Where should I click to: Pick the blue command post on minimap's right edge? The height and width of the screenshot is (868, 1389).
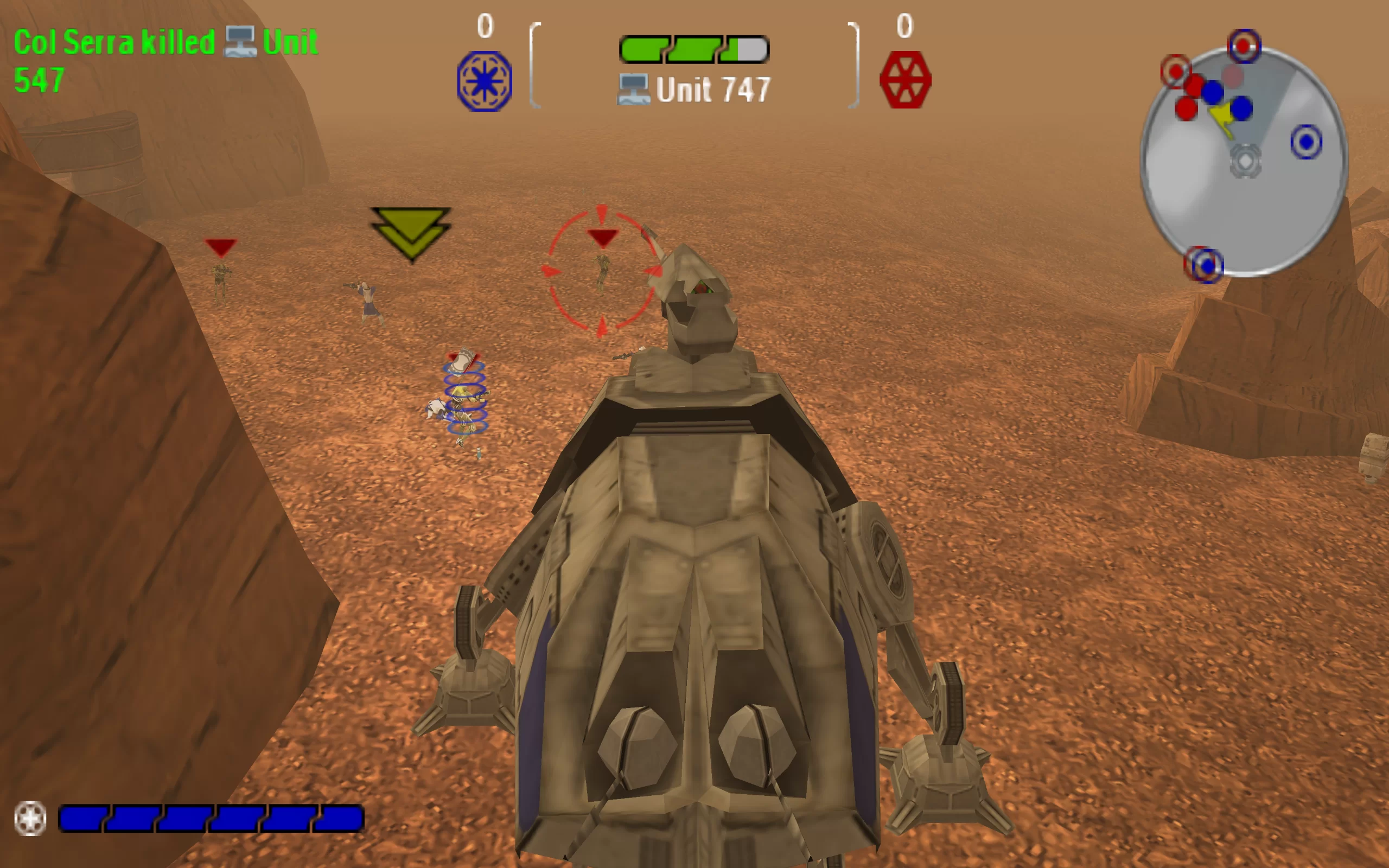(1307, 141)
